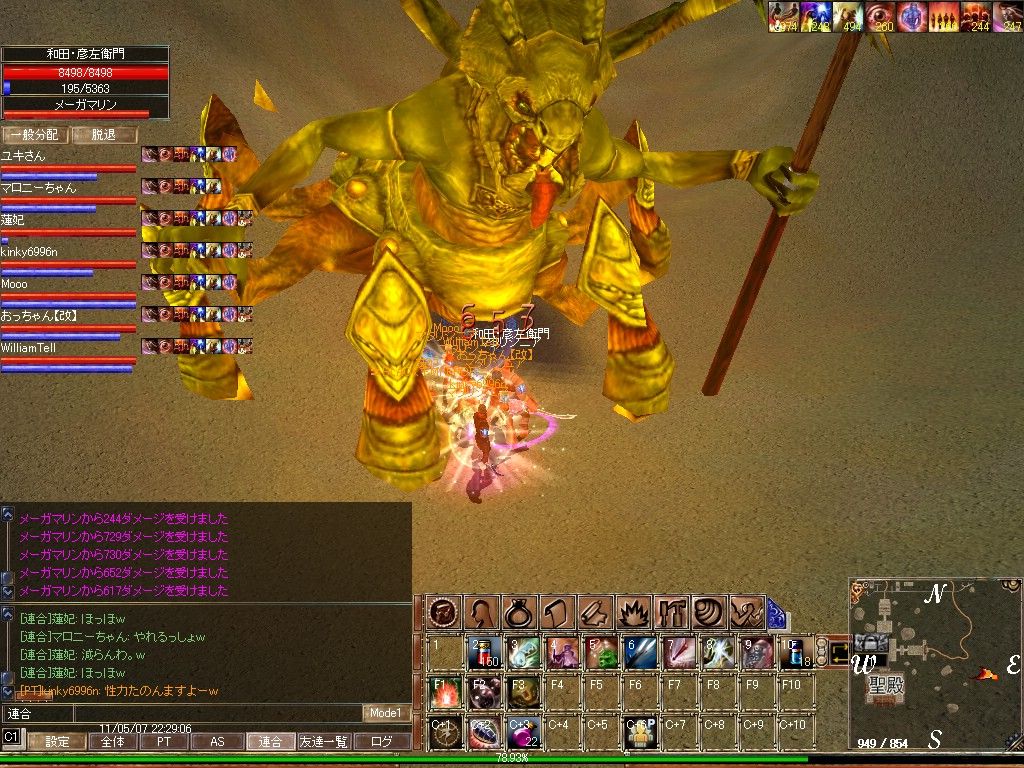
Task: Open the 一般分配 loot distribution setting
Action: point(35,135)
